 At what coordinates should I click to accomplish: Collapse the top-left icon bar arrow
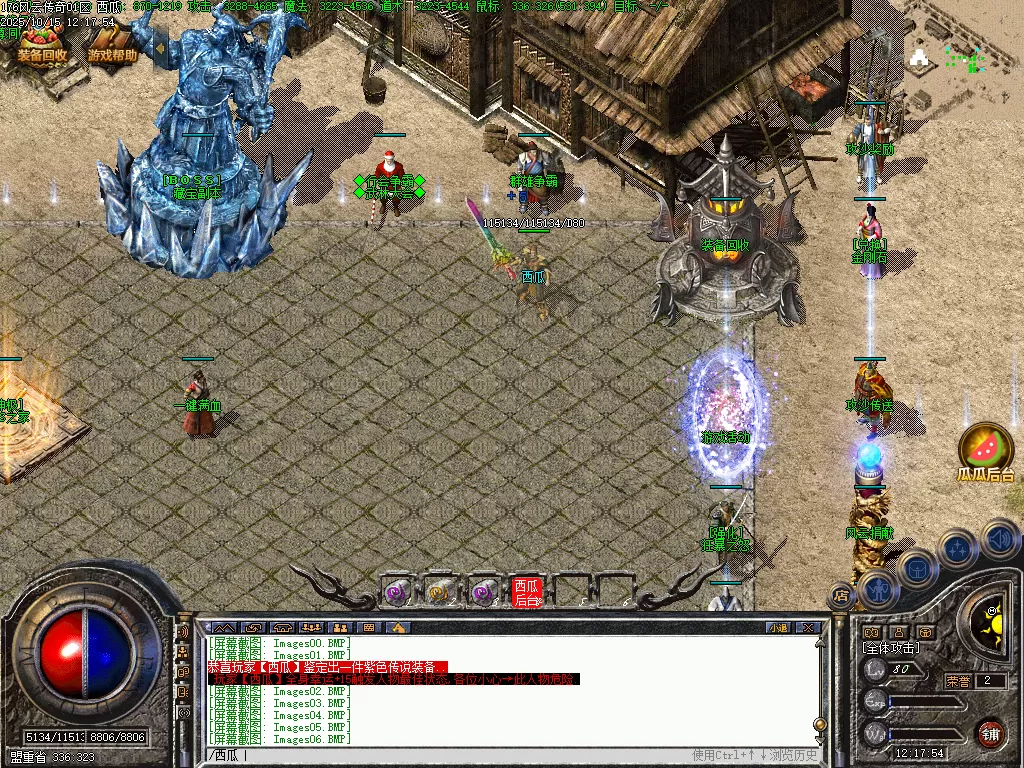coord(159,47)
